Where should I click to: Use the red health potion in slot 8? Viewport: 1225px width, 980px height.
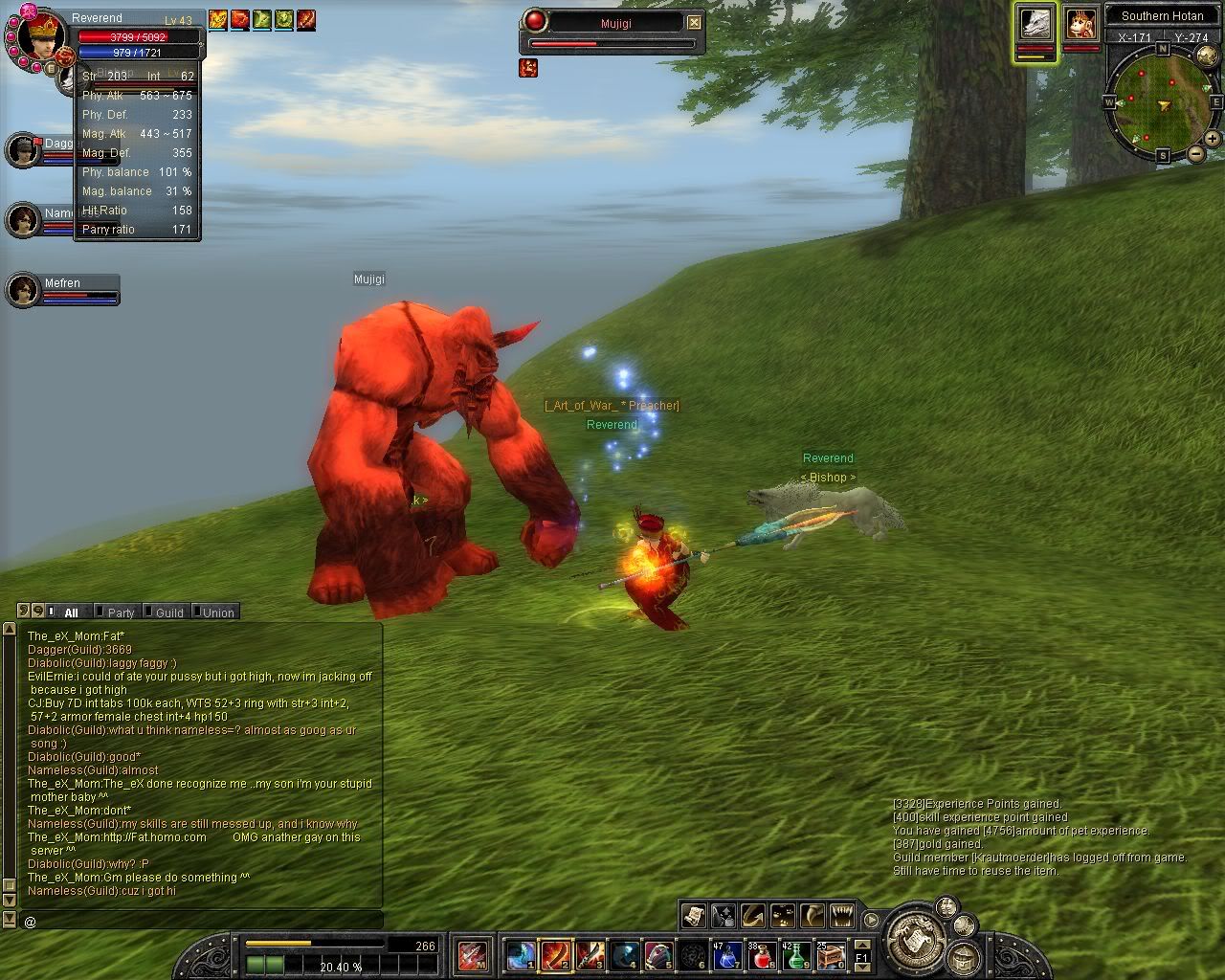click(x=762, y=955)
